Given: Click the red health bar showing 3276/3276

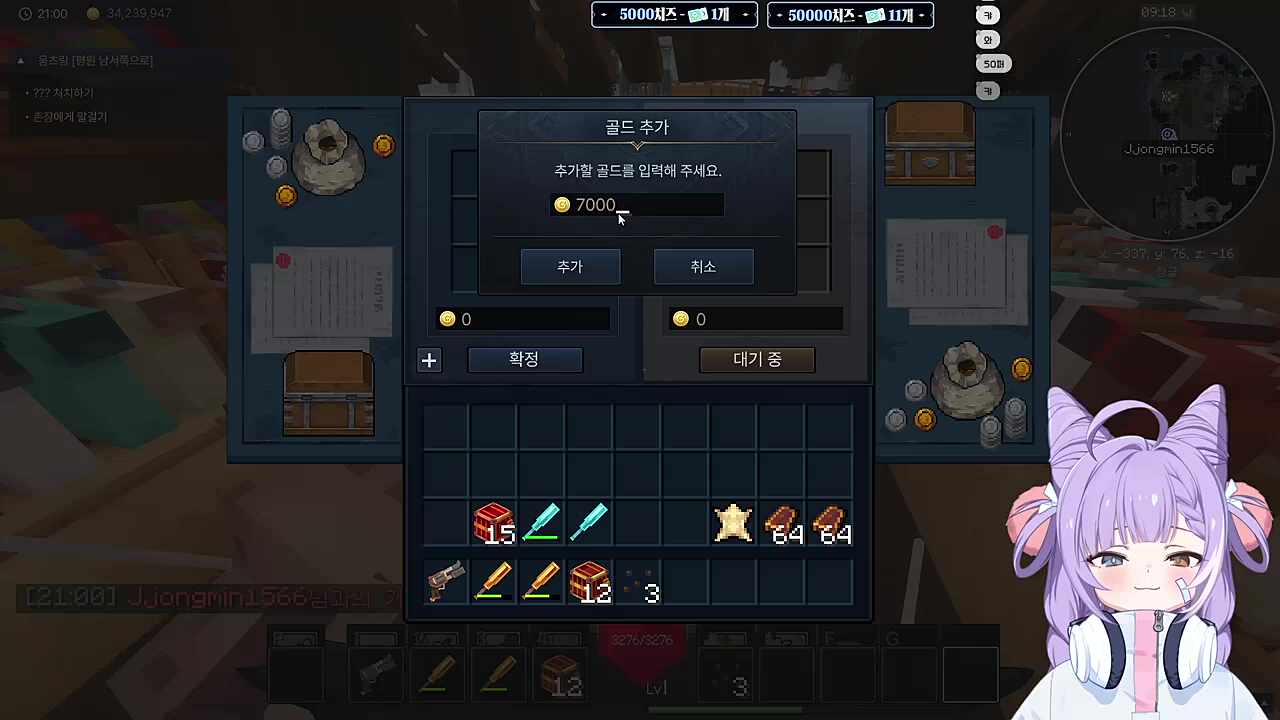Looking at the screenshot, I should click(x=640, y=640).
